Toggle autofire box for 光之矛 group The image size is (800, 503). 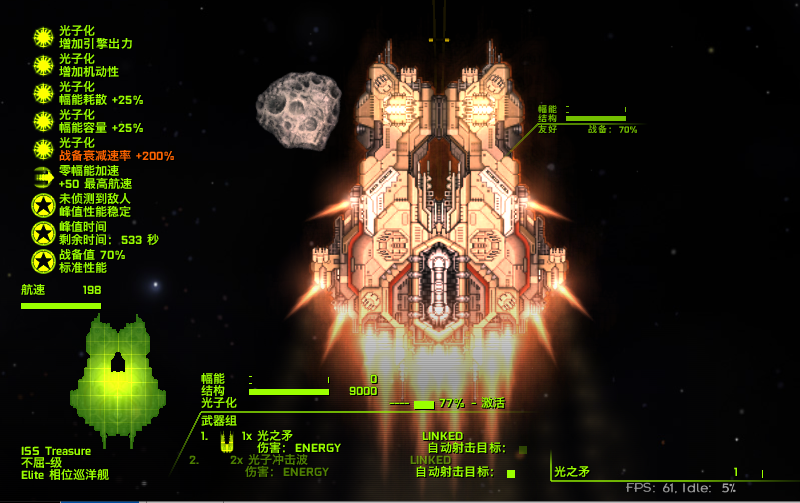[x=522, y=449]
